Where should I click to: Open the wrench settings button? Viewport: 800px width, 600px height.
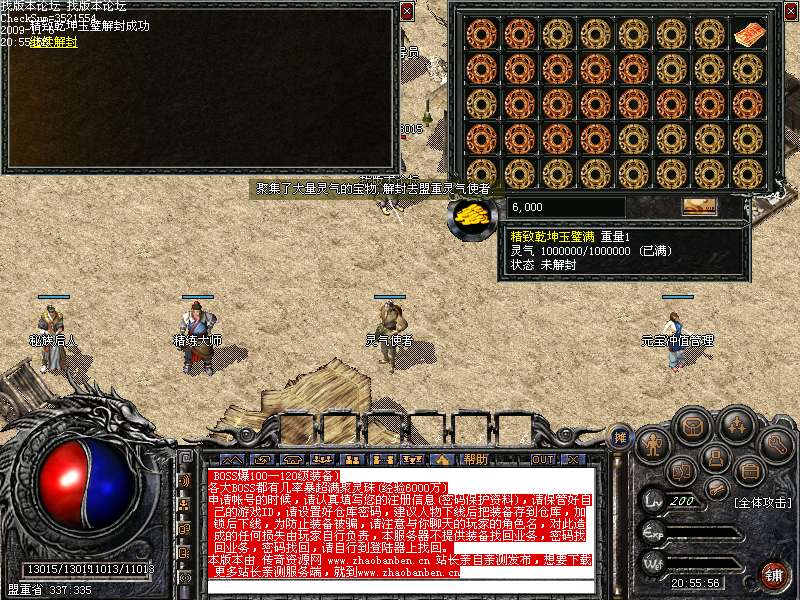pyautogui.click(x=777, y=443)
